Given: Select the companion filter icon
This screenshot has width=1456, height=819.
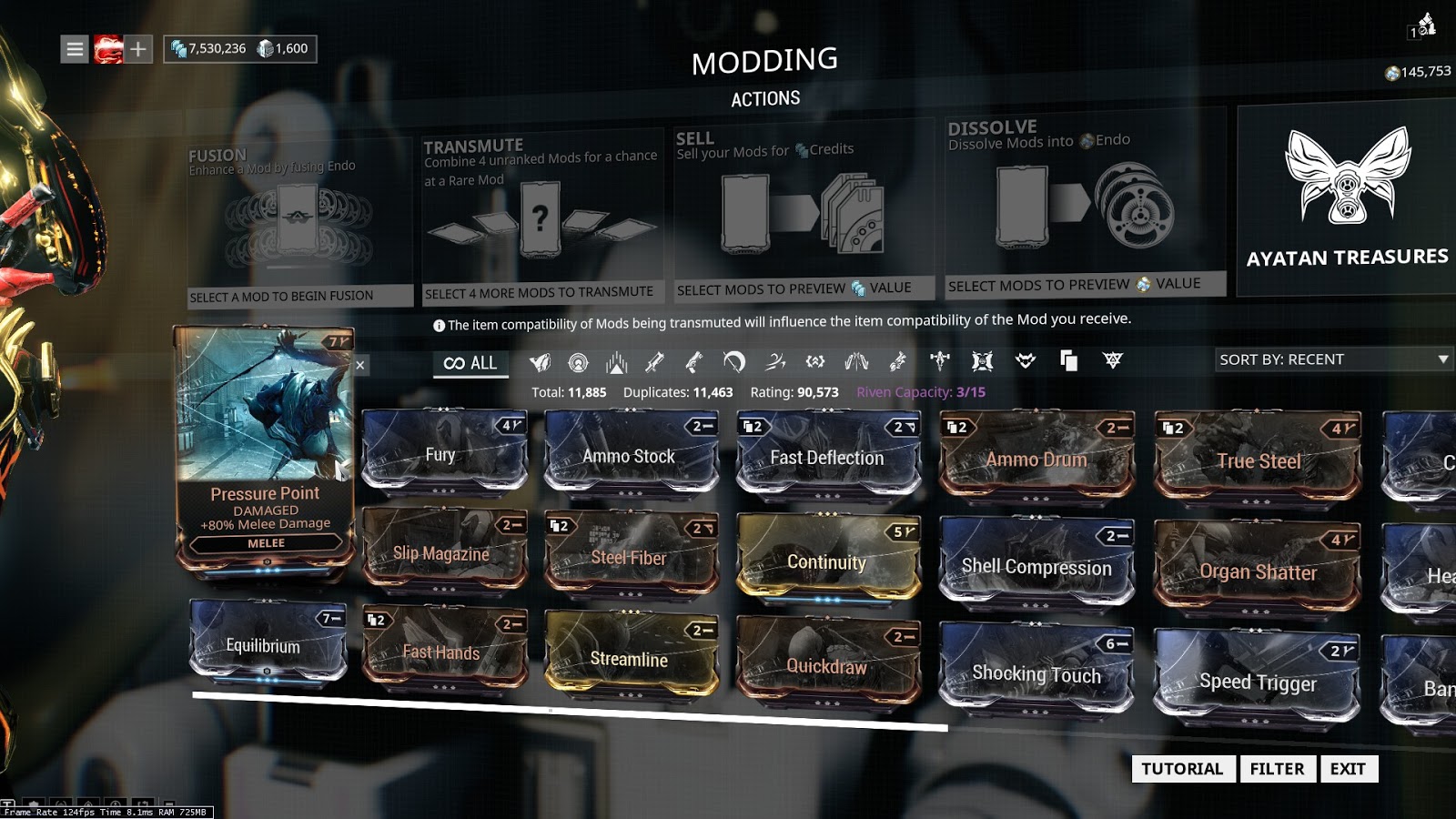Looking at the screenshot, I should [1026, 361].
